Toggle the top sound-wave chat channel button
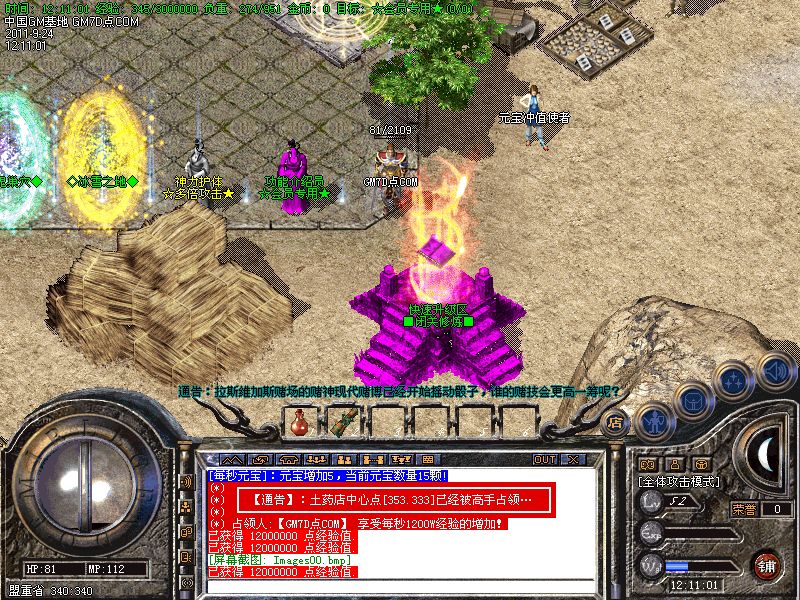800x600 pixels. tap(186, 481)
